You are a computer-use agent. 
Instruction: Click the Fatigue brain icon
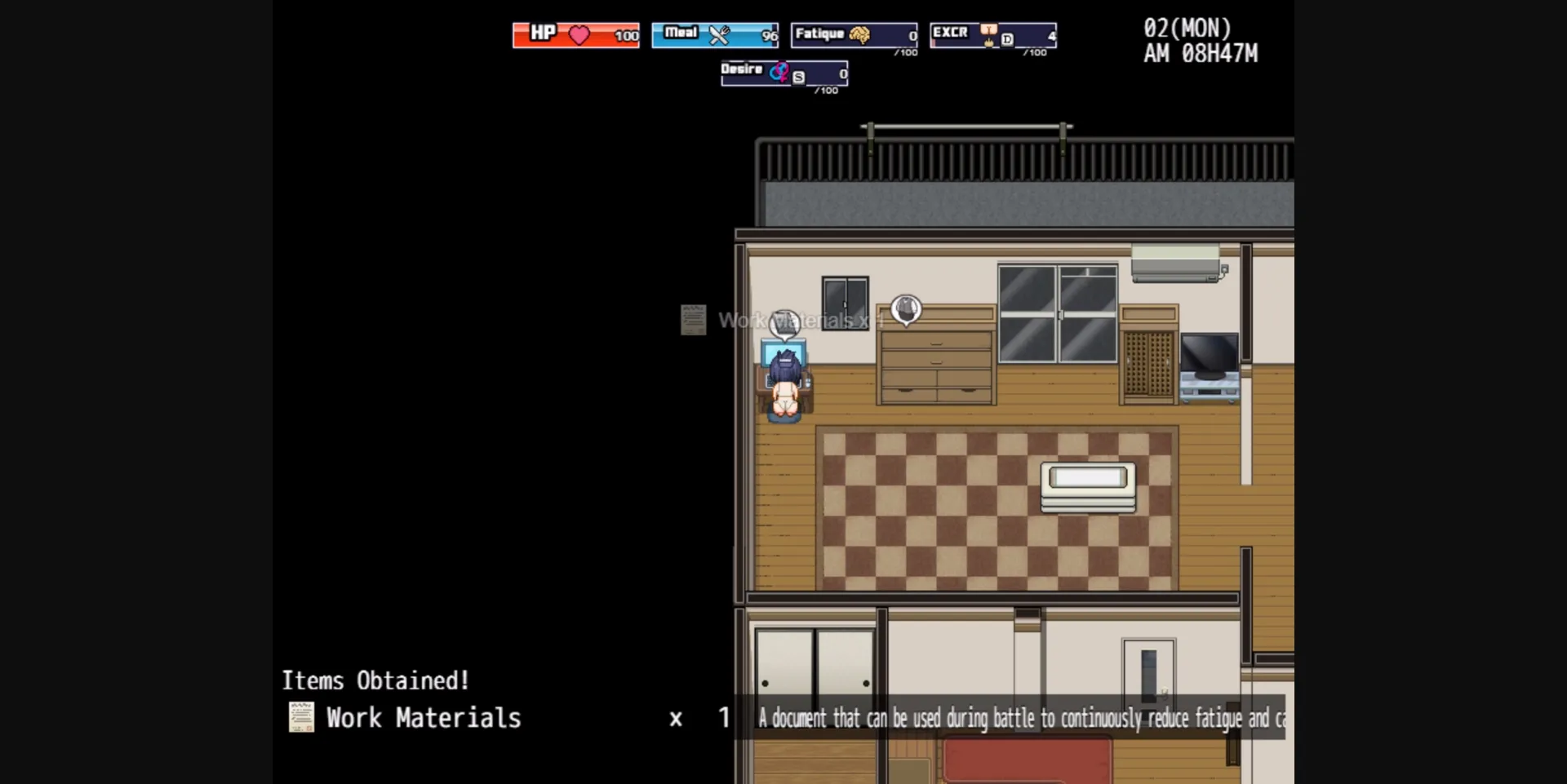point(860,35)
